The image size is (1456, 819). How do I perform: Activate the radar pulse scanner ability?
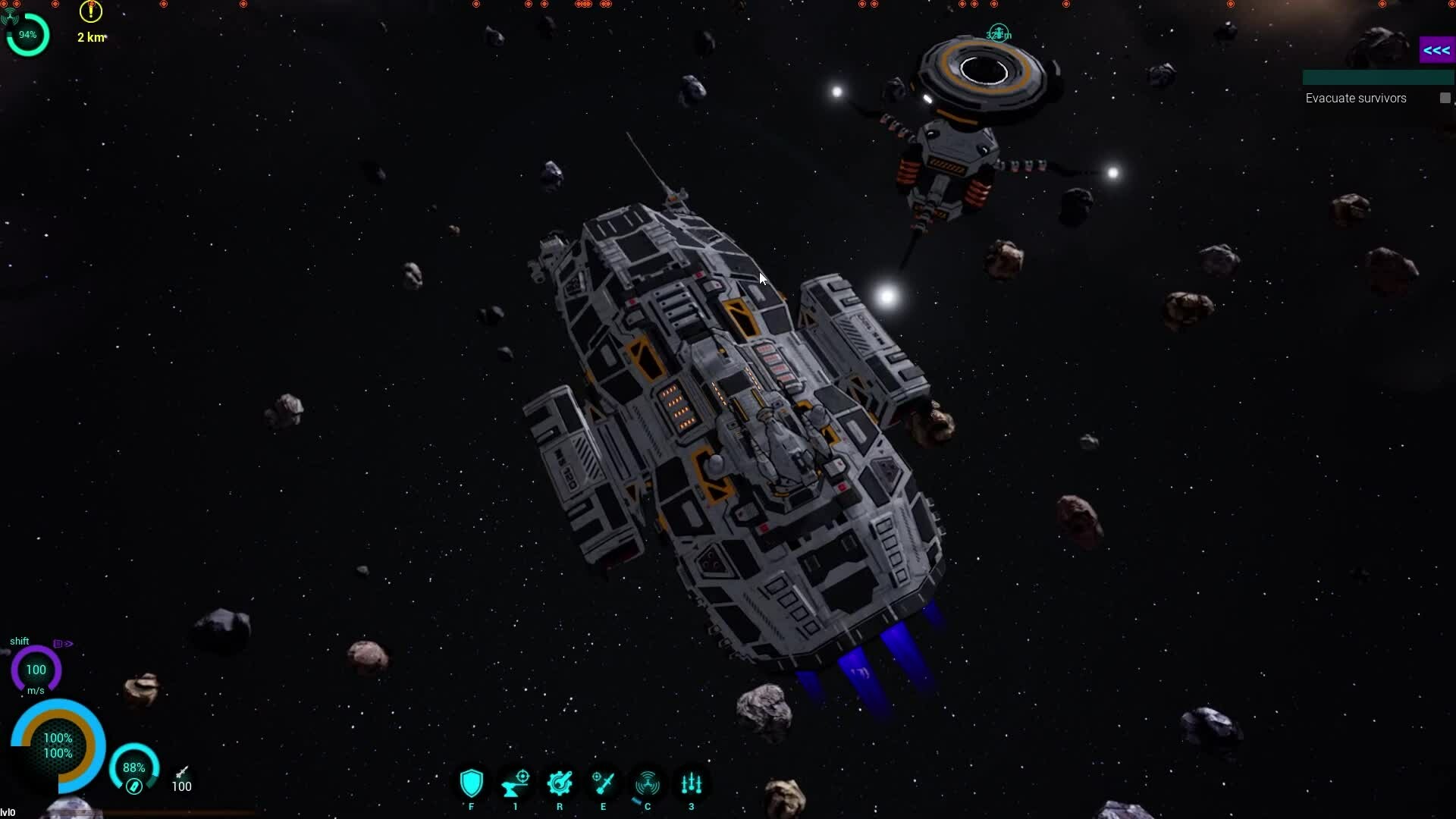648,783
